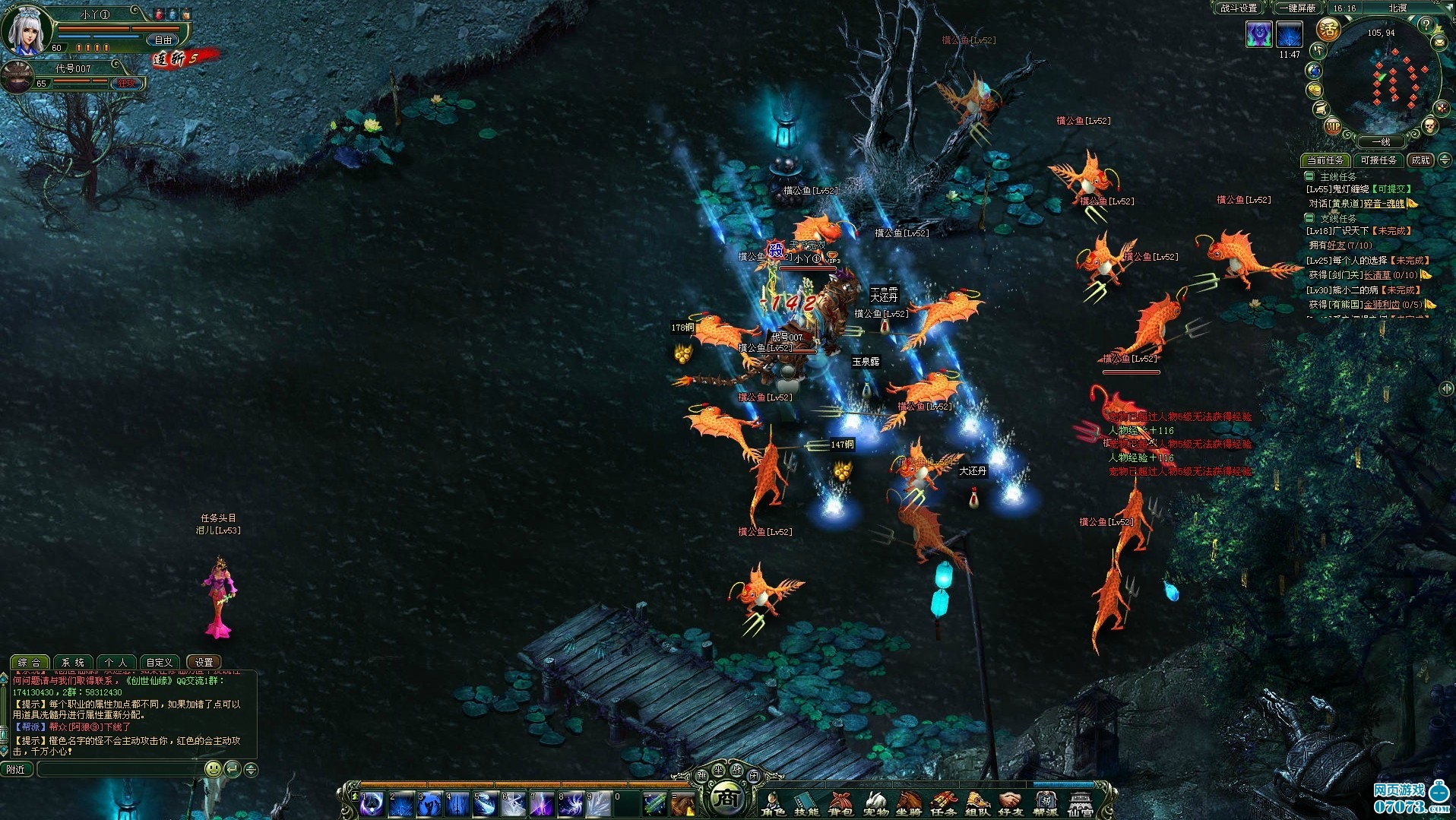1456x820 pixels.
Task: Open the VIP button beside the minimap
Action: click(x=1333, y=127)
